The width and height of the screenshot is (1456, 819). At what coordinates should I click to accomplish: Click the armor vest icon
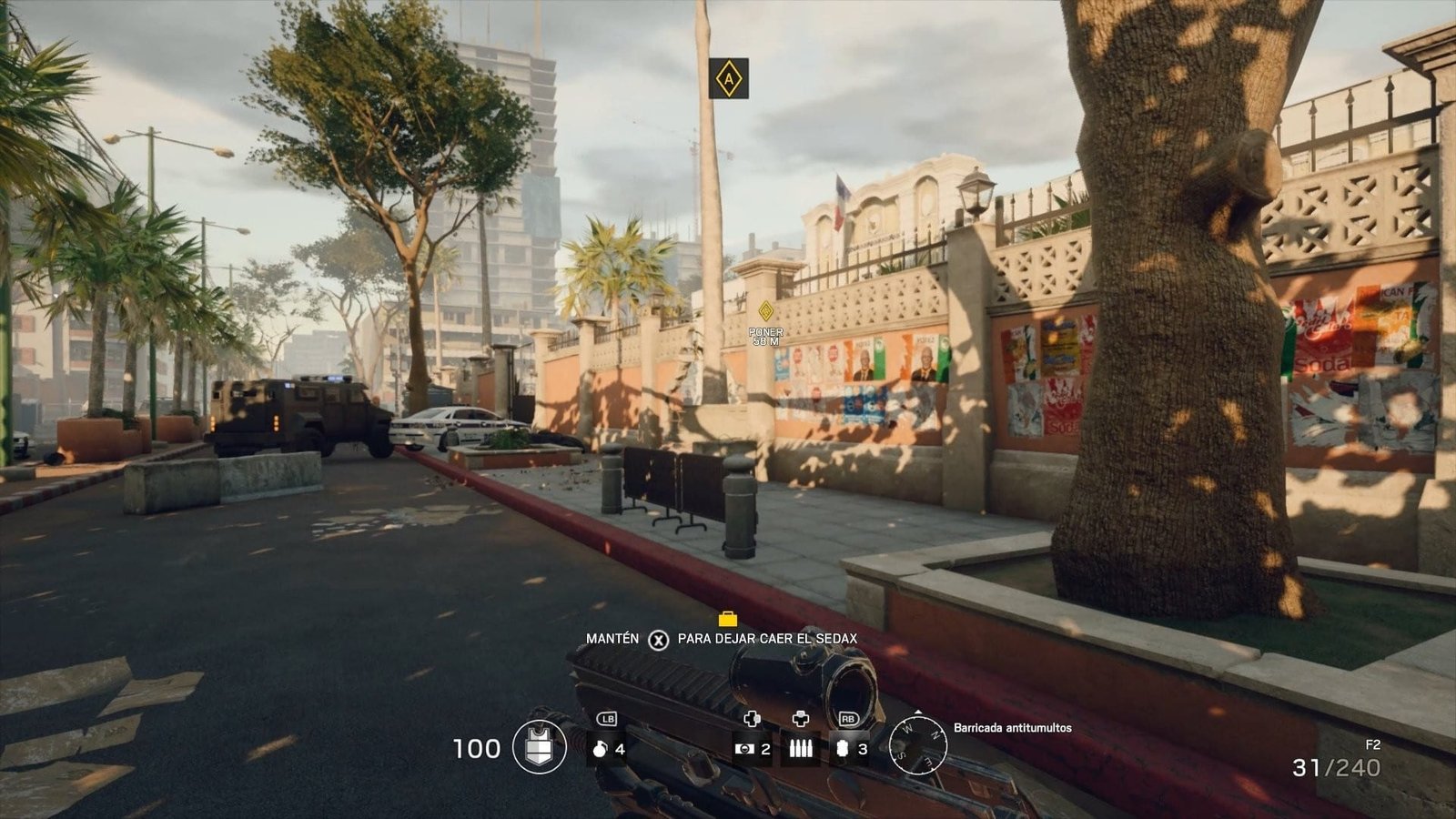[540, 747]
